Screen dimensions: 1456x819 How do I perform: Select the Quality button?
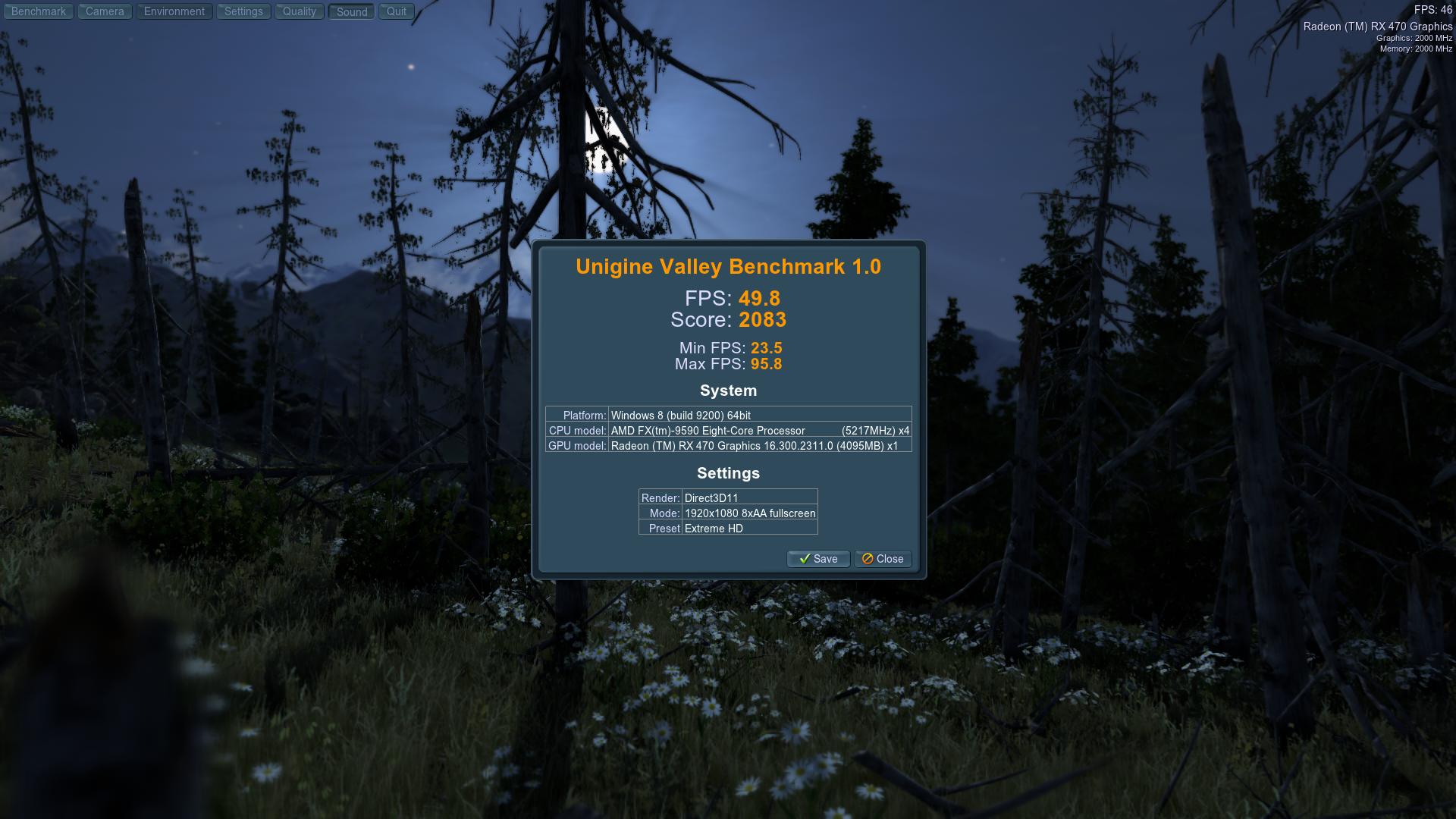click(x=300, y=11)
